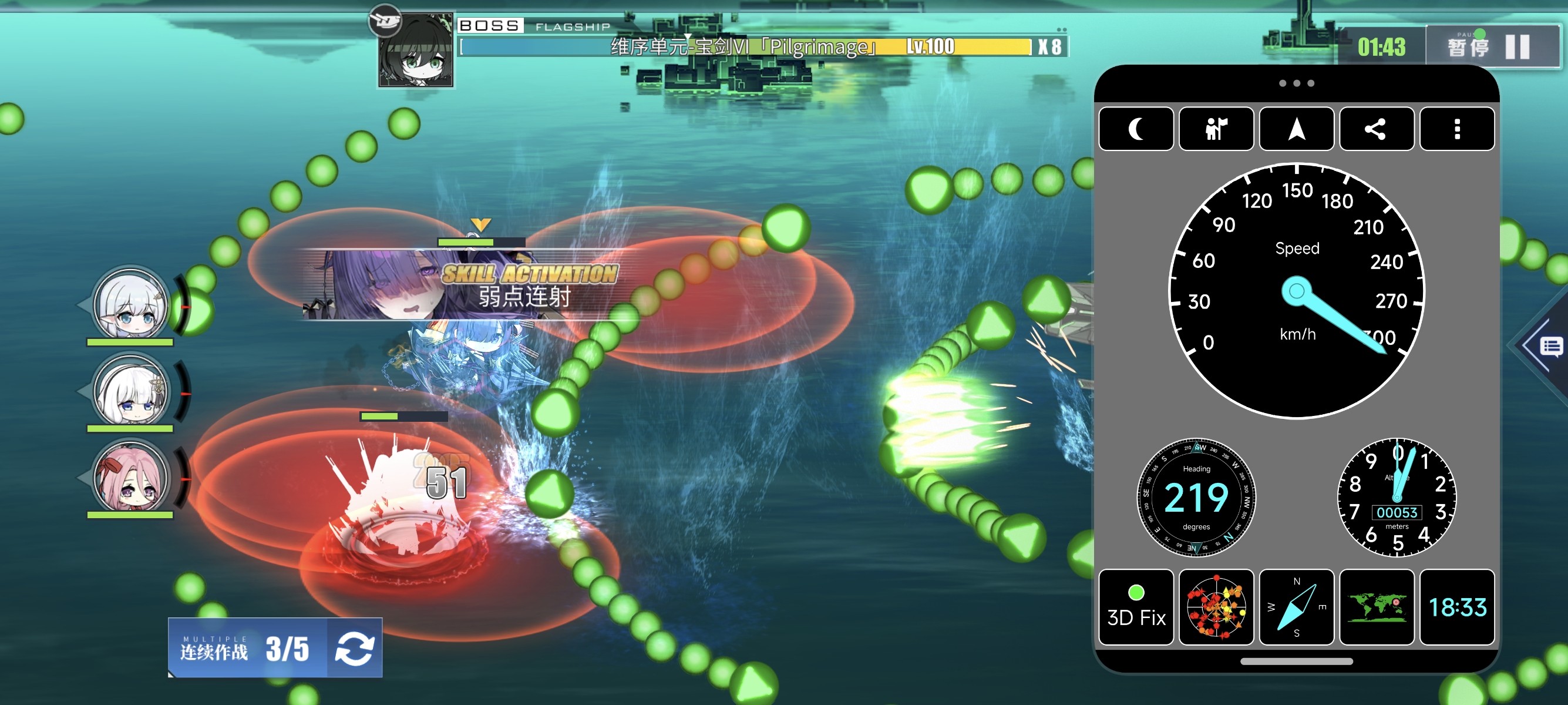This screenshot has height=705, width=1568.
Task: Select the white-haired ship portrait with hair ornament
Action: 130,391
